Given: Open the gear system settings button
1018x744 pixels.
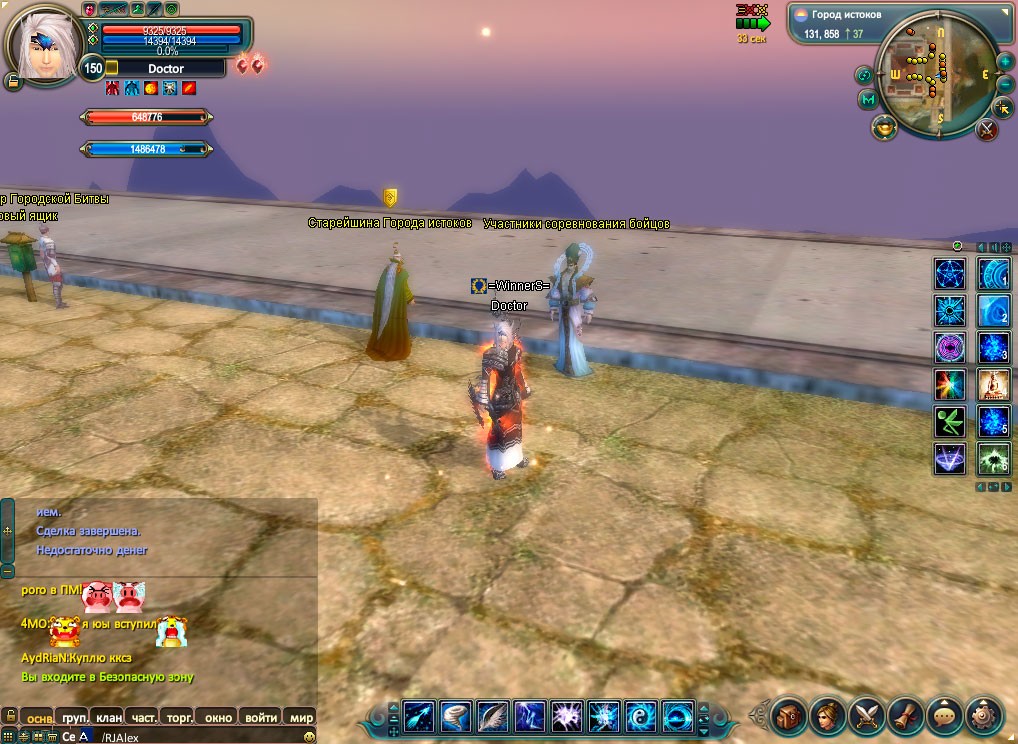Looking at the screenshot, I should coord(984,716).
